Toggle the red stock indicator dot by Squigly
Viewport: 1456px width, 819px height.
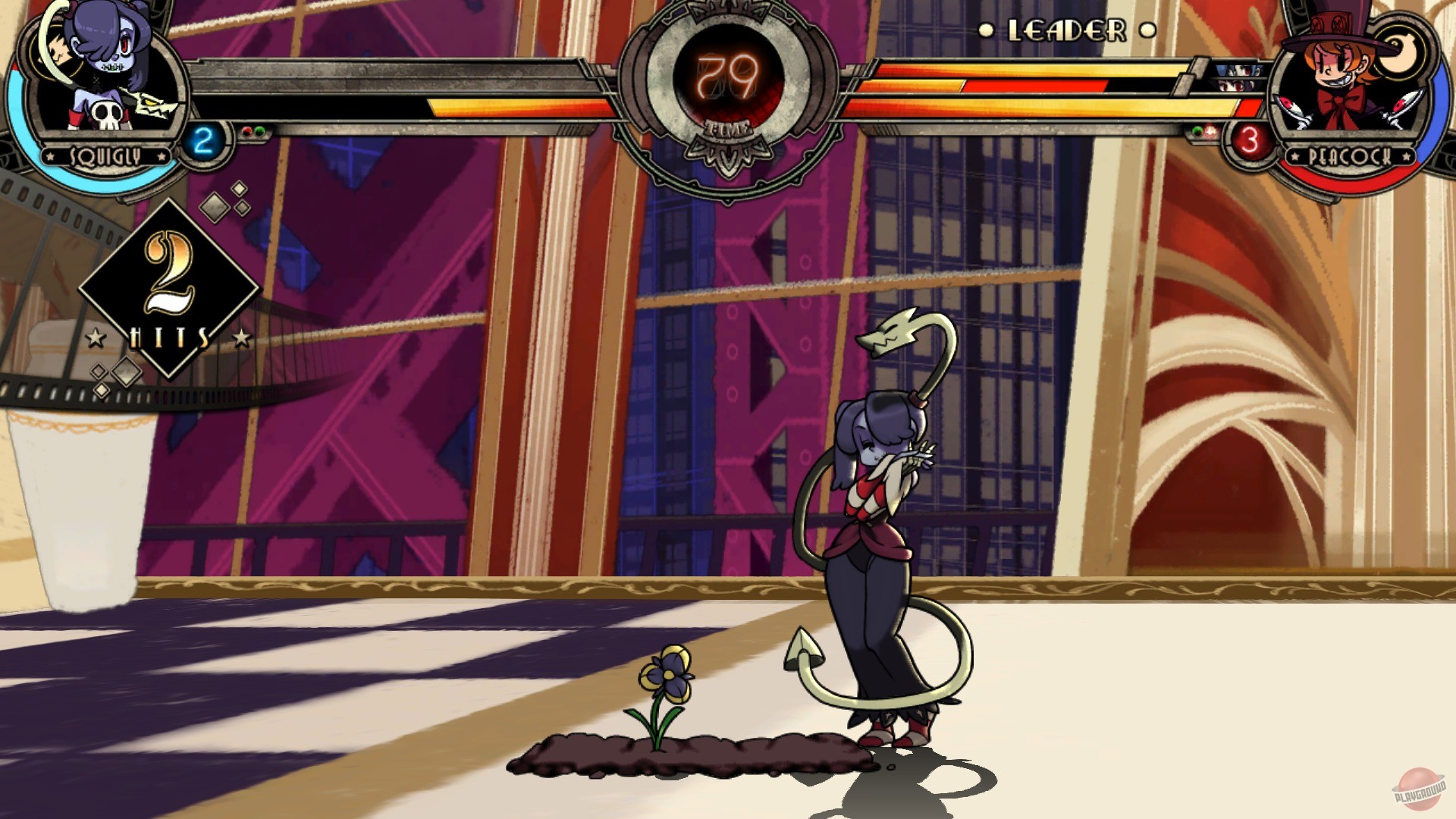pyautogui.click(x=247, y=130)
